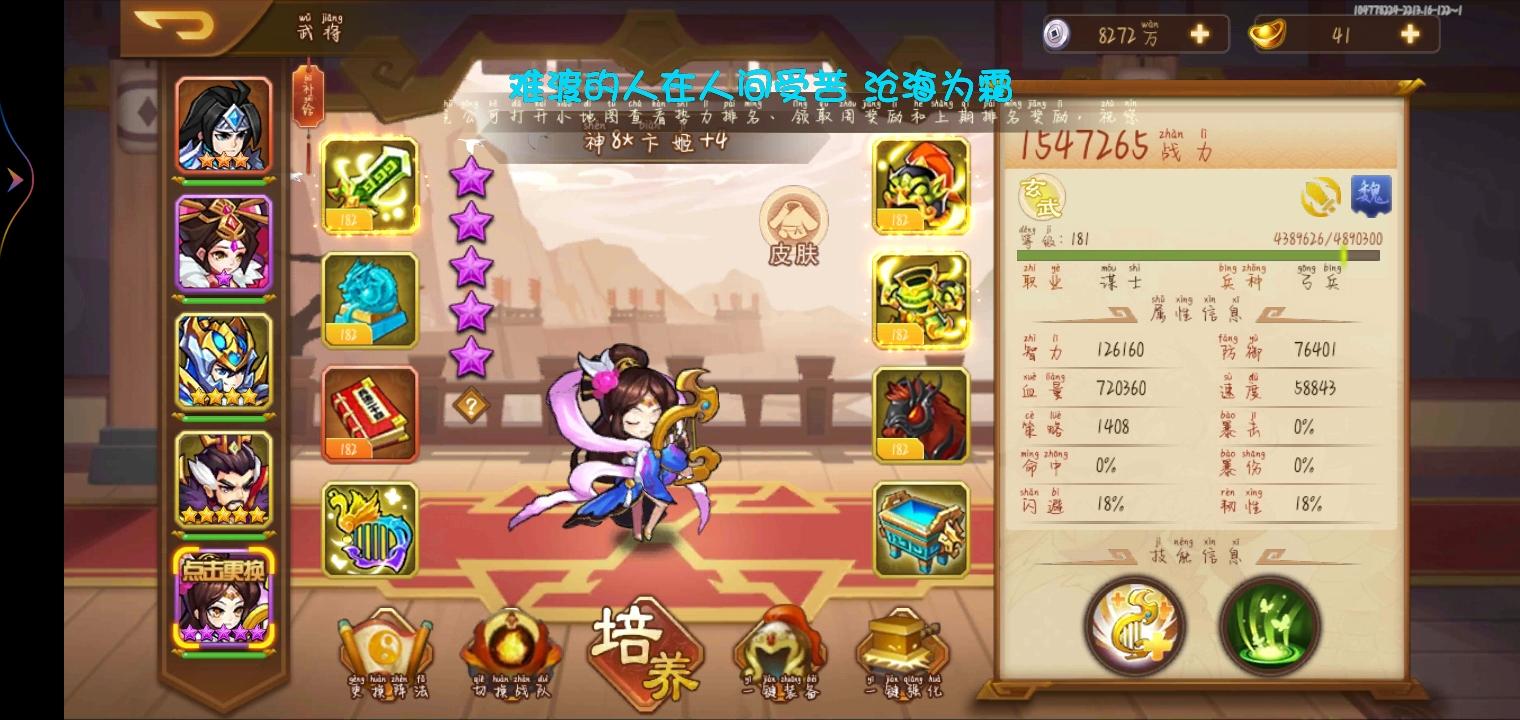Open the helmet equipment slot on the right
The width and height of the screenshot is (1520, 720).
coord(920,186)
